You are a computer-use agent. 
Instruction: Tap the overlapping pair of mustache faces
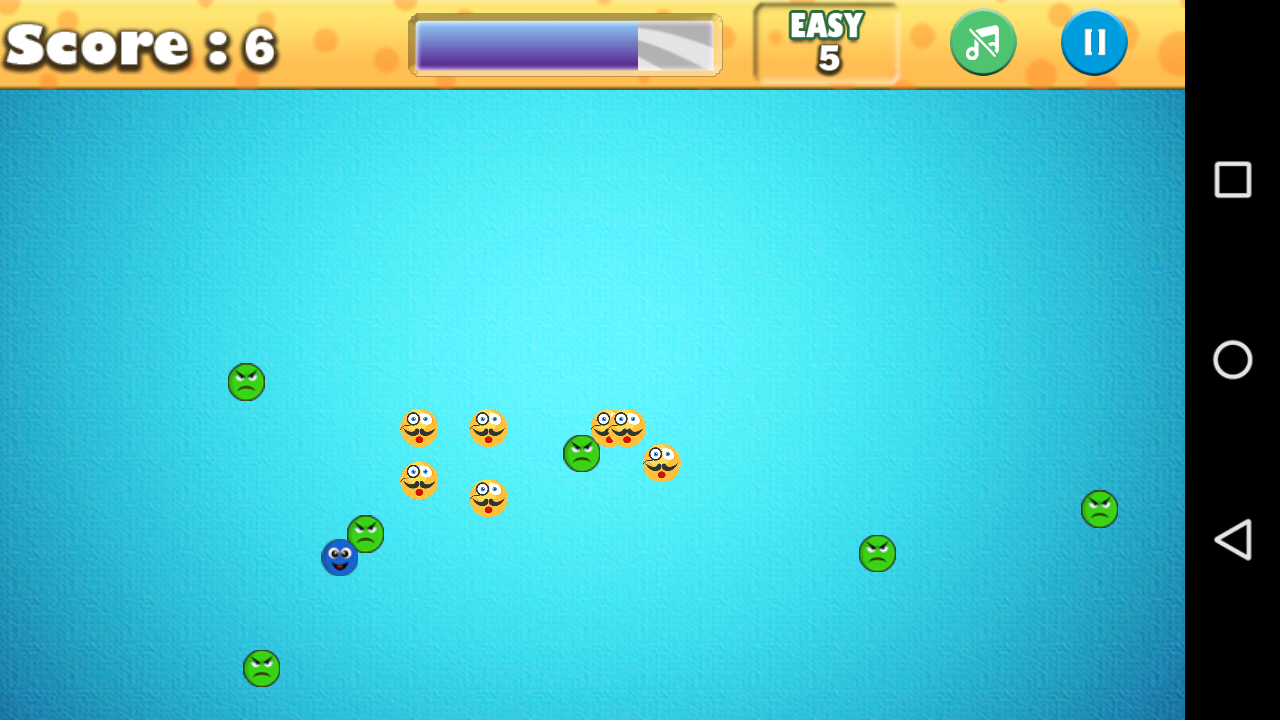(x=618, y=426)
